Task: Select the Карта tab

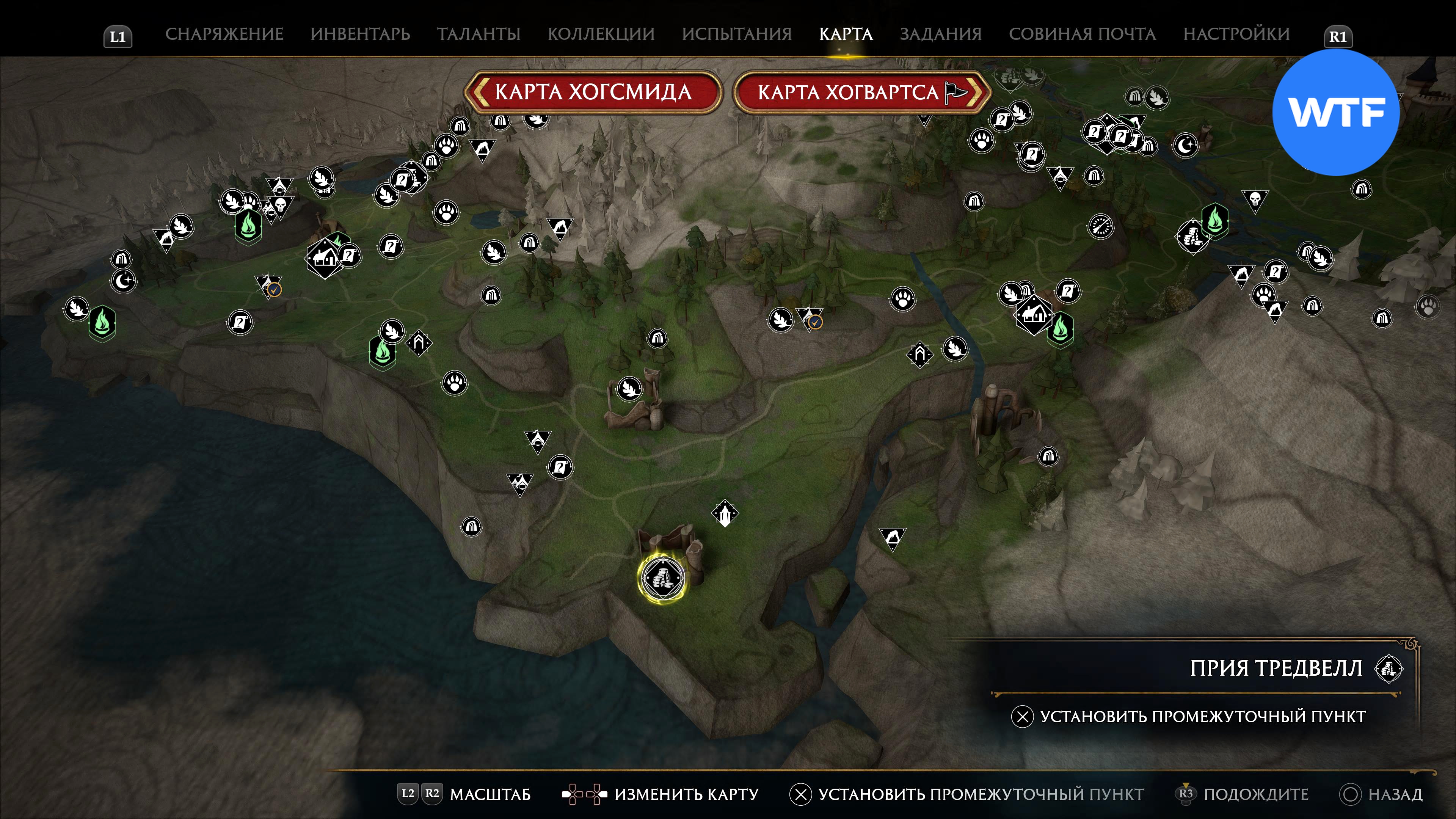Action: click(x=846, y=34)
